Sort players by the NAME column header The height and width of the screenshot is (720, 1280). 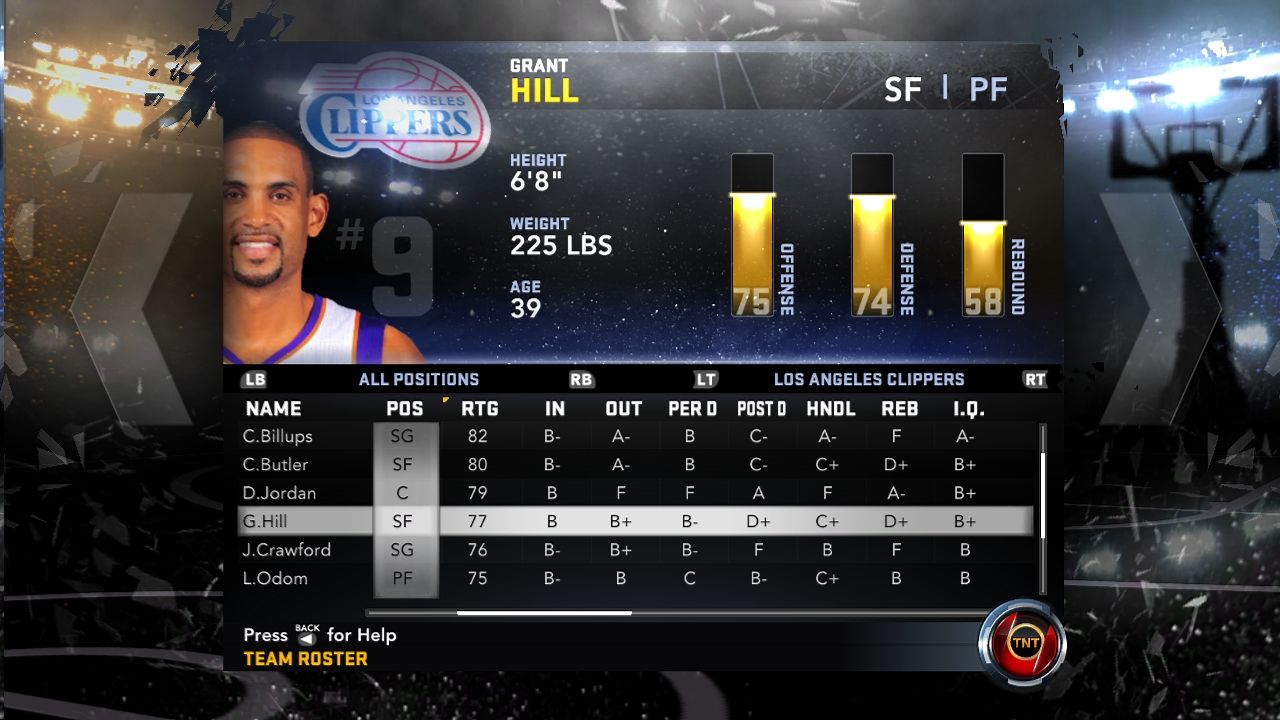273,408
